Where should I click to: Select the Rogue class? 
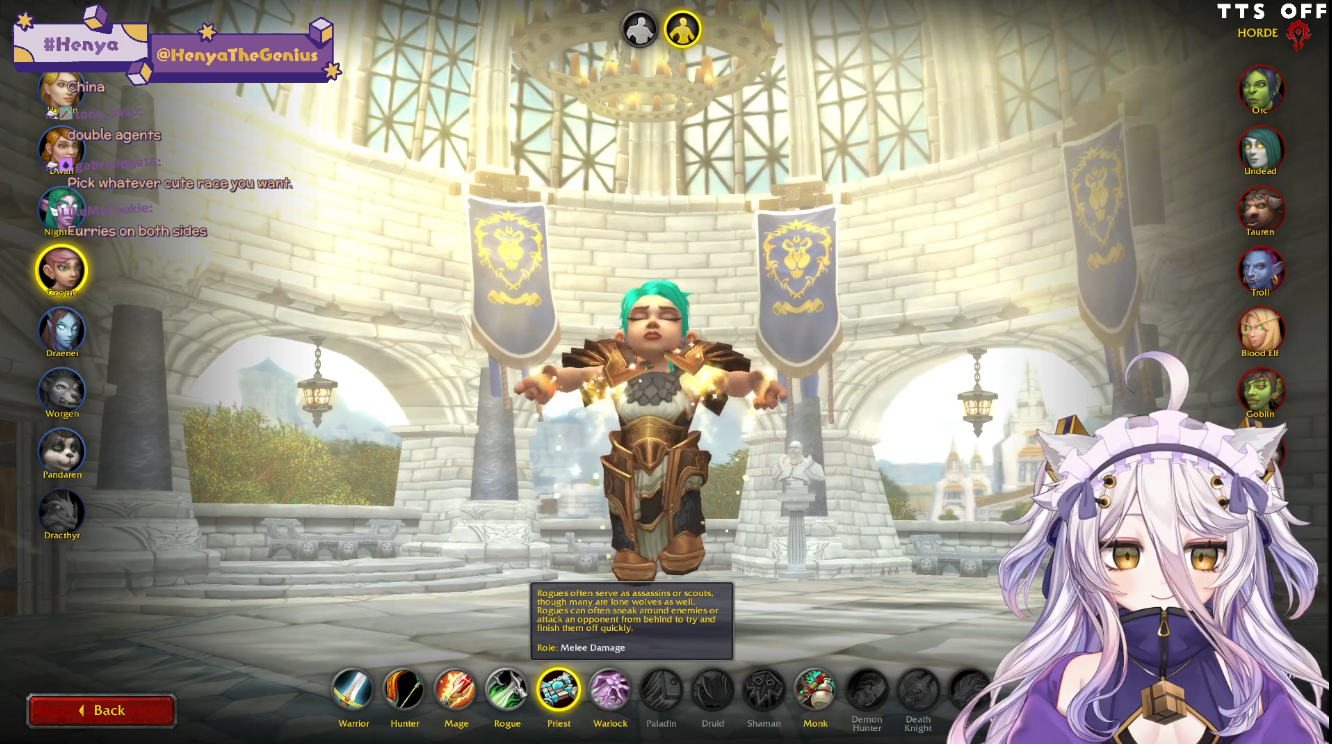pos(507,690)
